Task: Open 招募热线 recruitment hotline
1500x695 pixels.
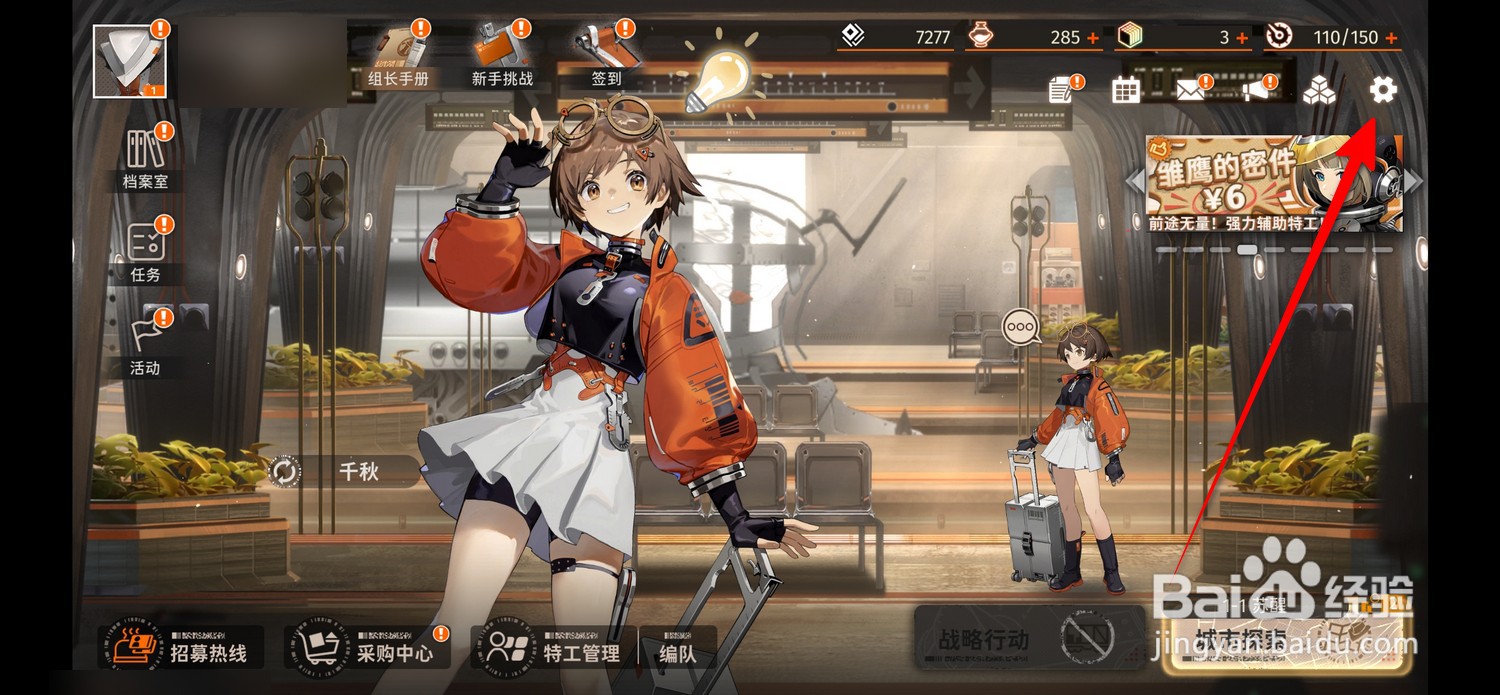Action: coord(181,648)
